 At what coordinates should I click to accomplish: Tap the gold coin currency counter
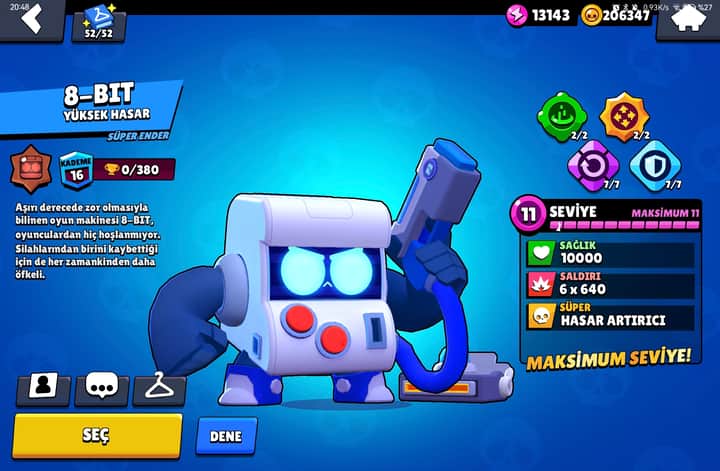coord(617,15)
